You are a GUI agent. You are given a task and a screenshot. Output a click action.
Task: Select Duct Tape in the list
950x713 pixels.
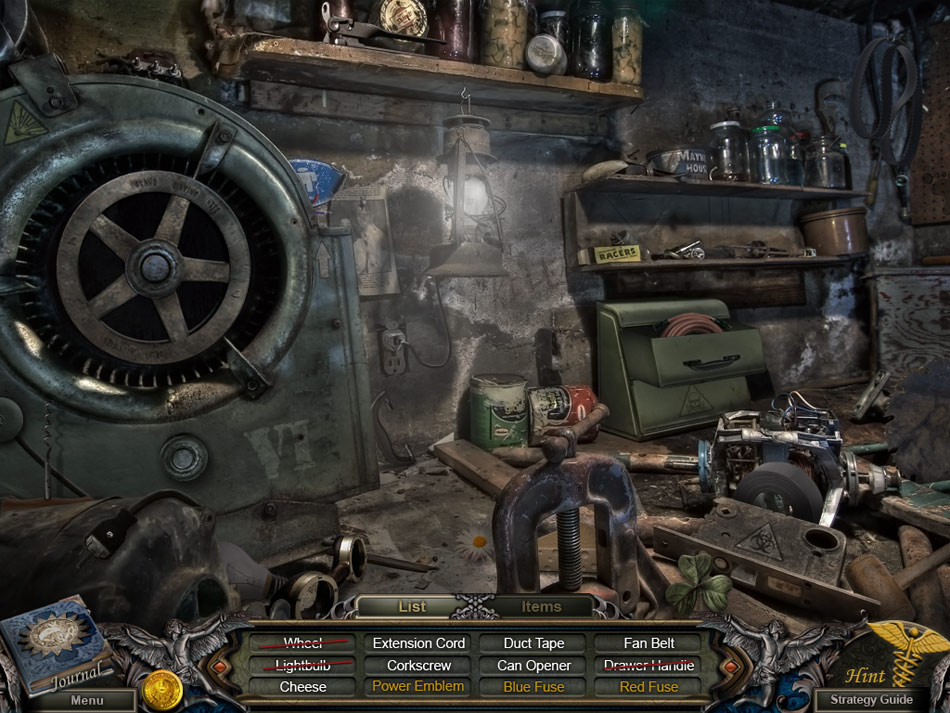coord(534,643)
